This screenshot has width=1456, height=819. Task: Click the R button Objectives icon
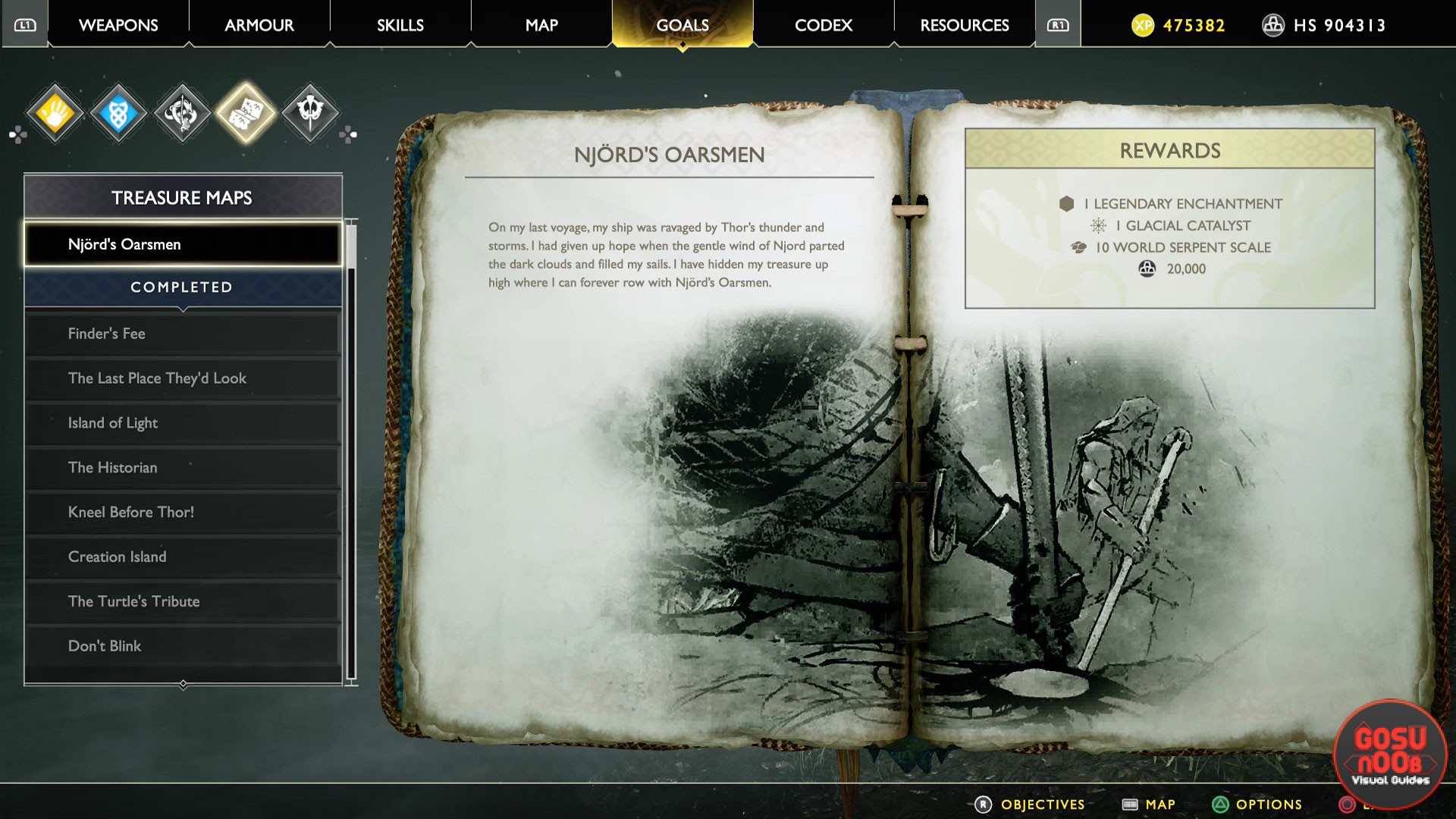(x=984, y=804)
